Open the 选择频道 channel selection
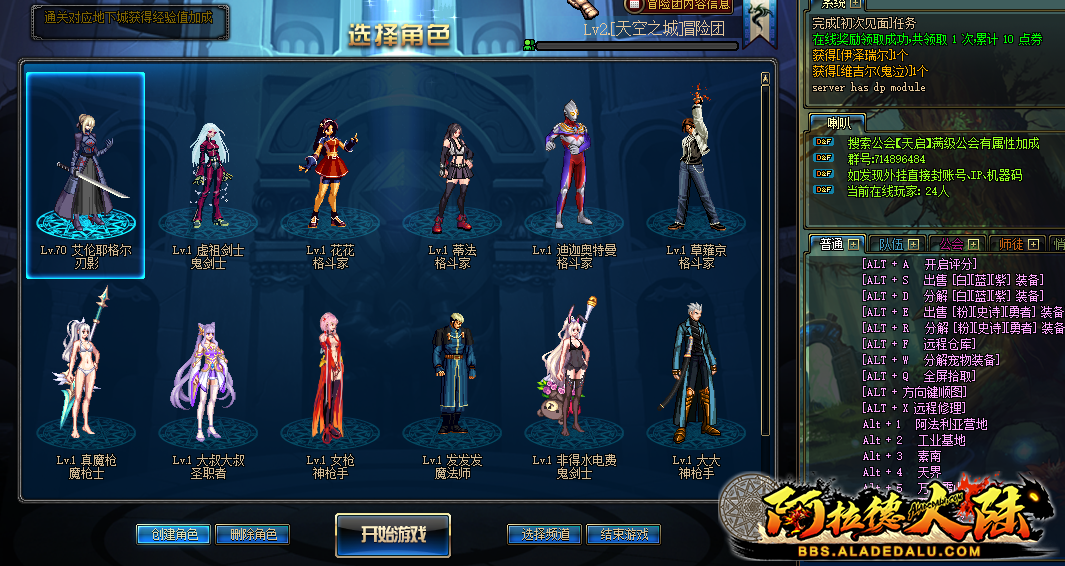The image size is (1065, 566). 545,534
